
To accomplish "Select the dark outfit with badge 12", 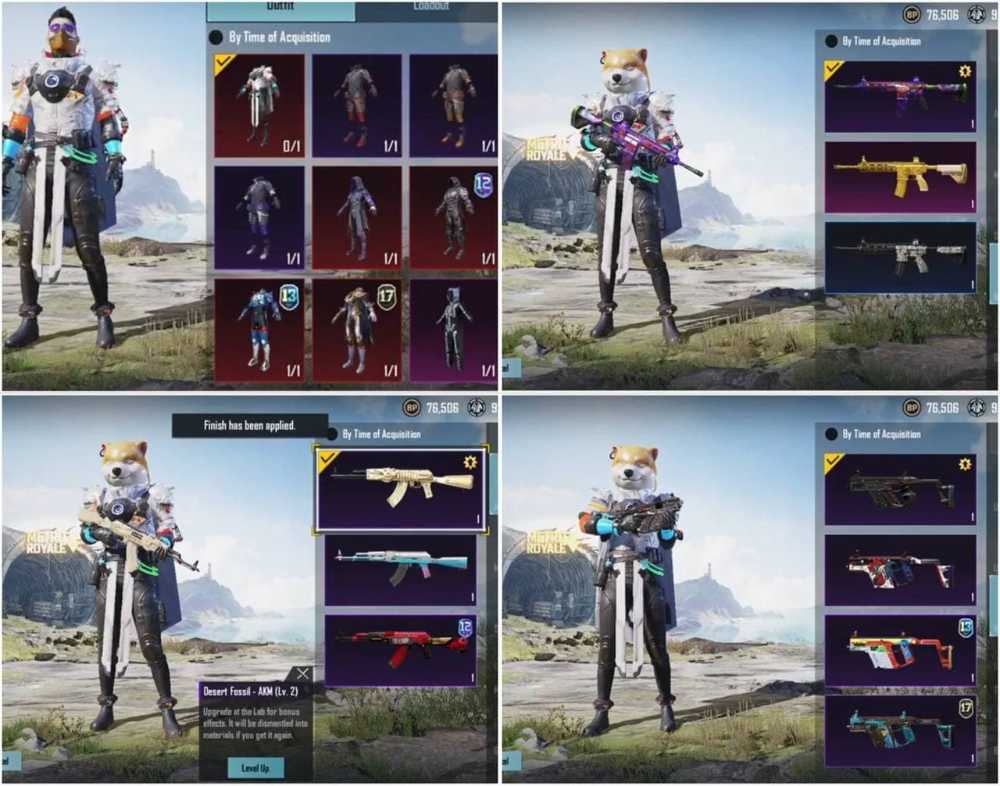I will click(453, 216).
